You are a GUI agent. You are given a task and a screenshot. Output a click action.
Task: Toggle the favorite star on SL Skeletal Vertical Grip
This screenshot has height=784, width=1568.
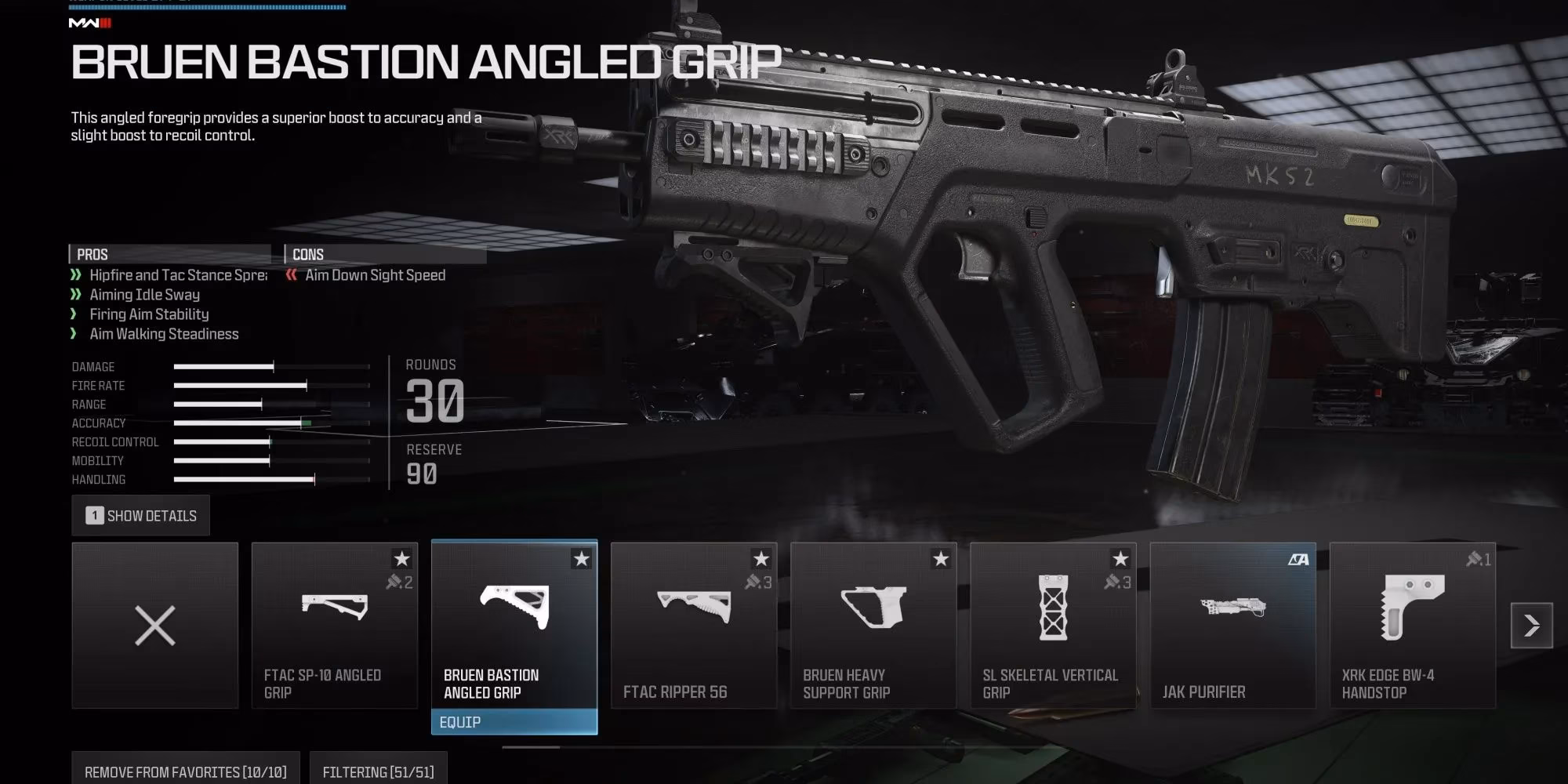click(x=1120, y=560)
